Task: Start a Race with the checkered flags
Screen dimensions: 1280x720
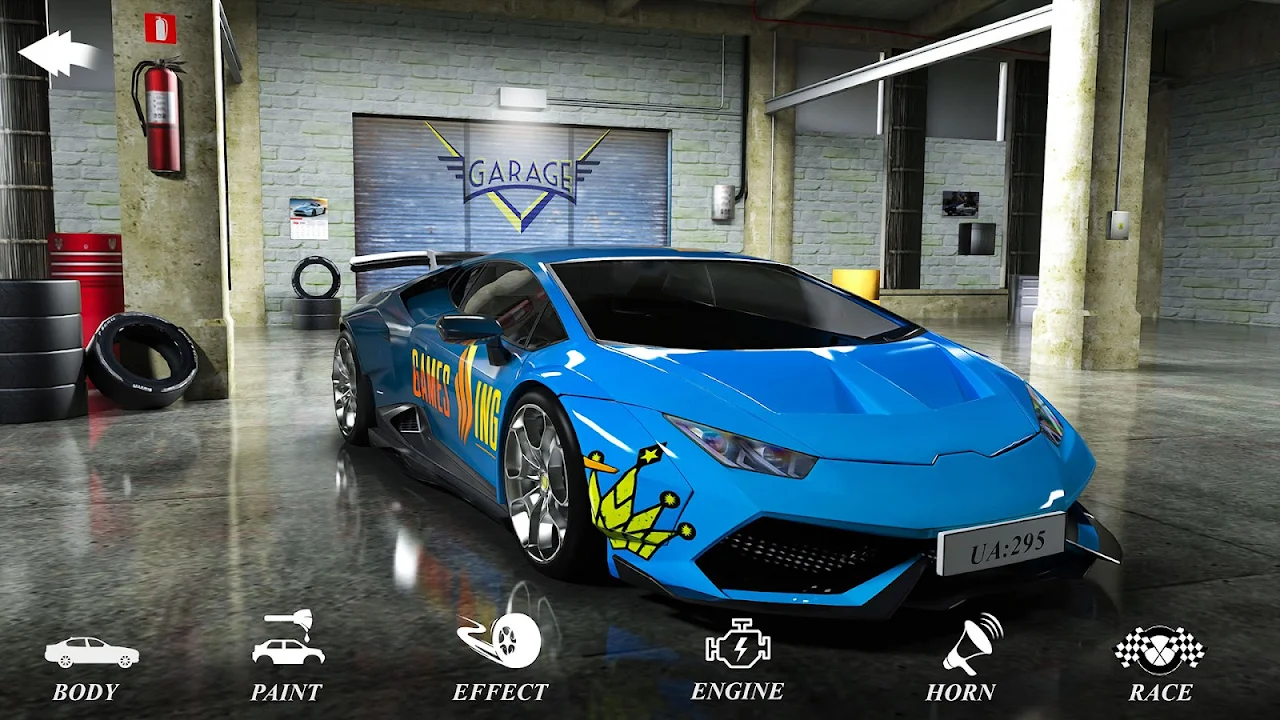Action: point(1160,660)
